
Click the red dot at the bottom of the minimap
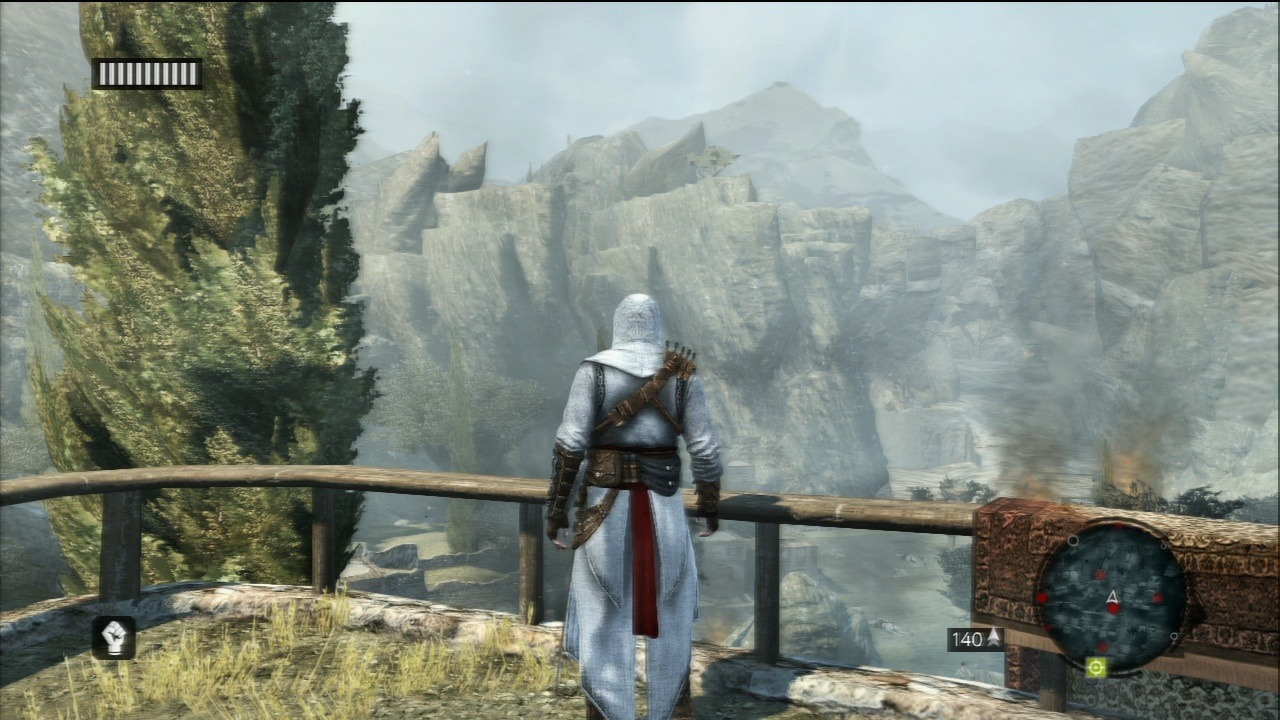1103,644
